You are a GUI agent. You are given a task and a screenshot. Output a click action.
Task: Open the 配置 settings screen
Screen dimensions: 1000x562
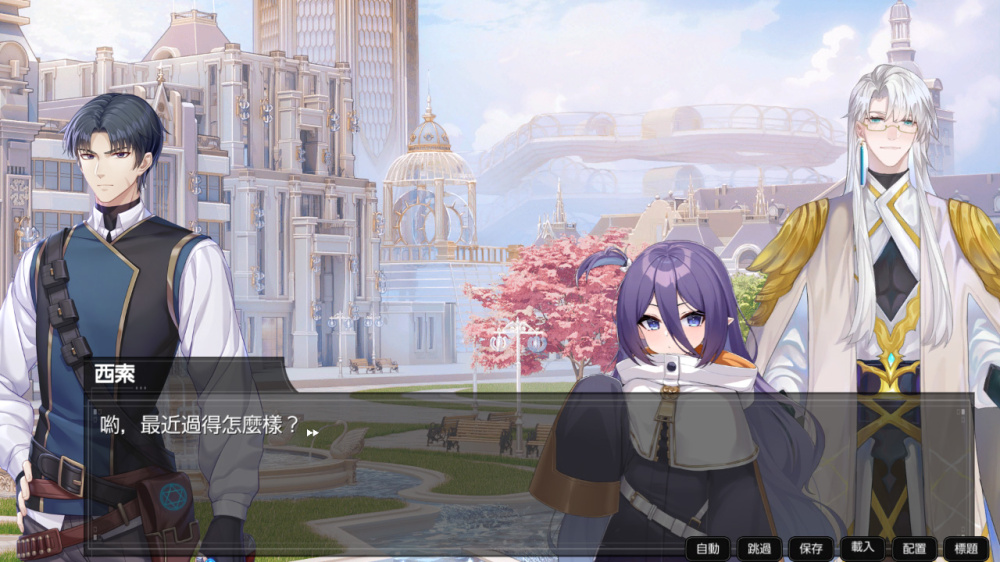[914, 548]
